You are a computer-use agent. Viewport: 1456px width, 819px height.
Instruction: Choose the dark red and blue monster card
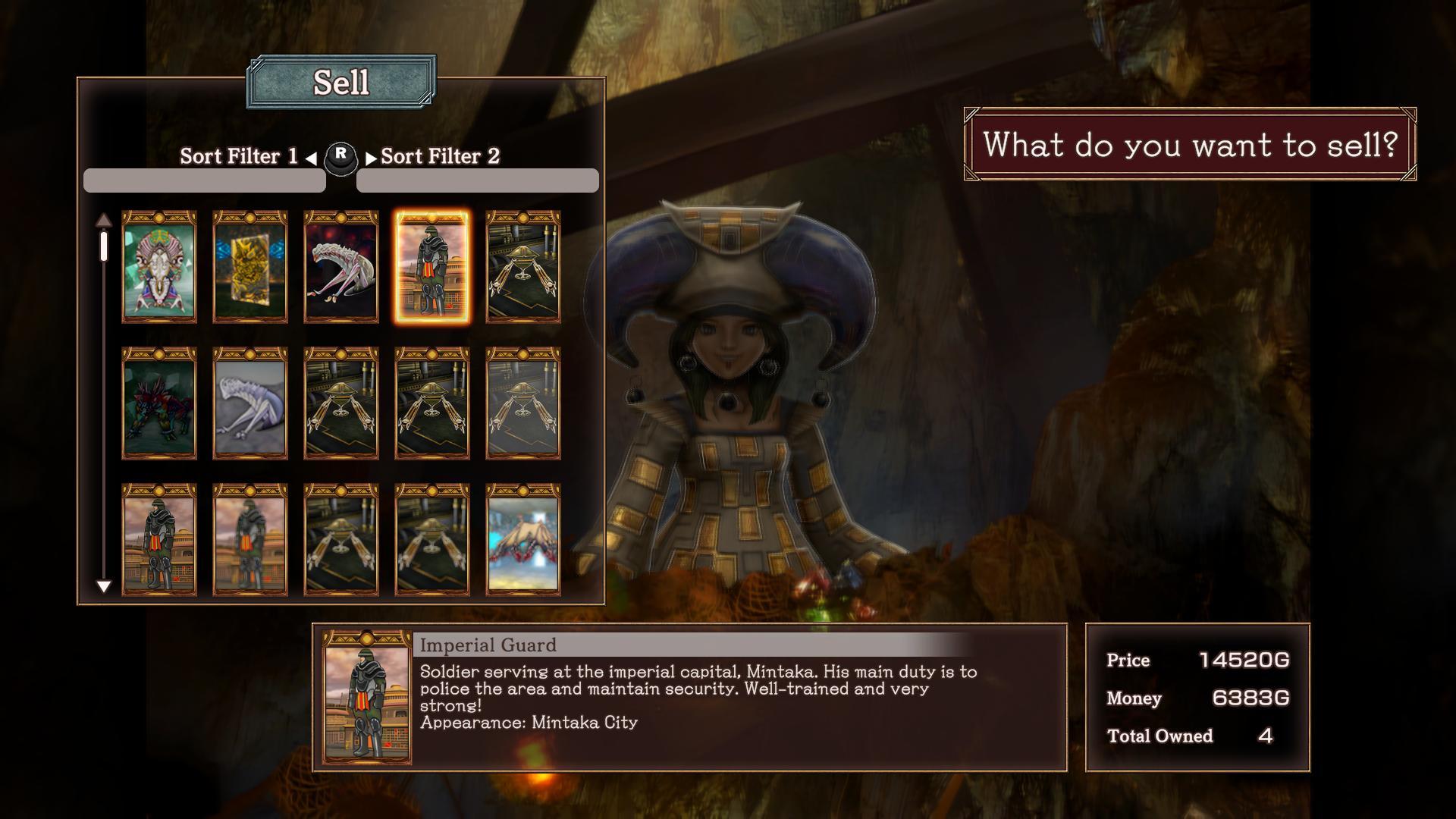point(159,403)
